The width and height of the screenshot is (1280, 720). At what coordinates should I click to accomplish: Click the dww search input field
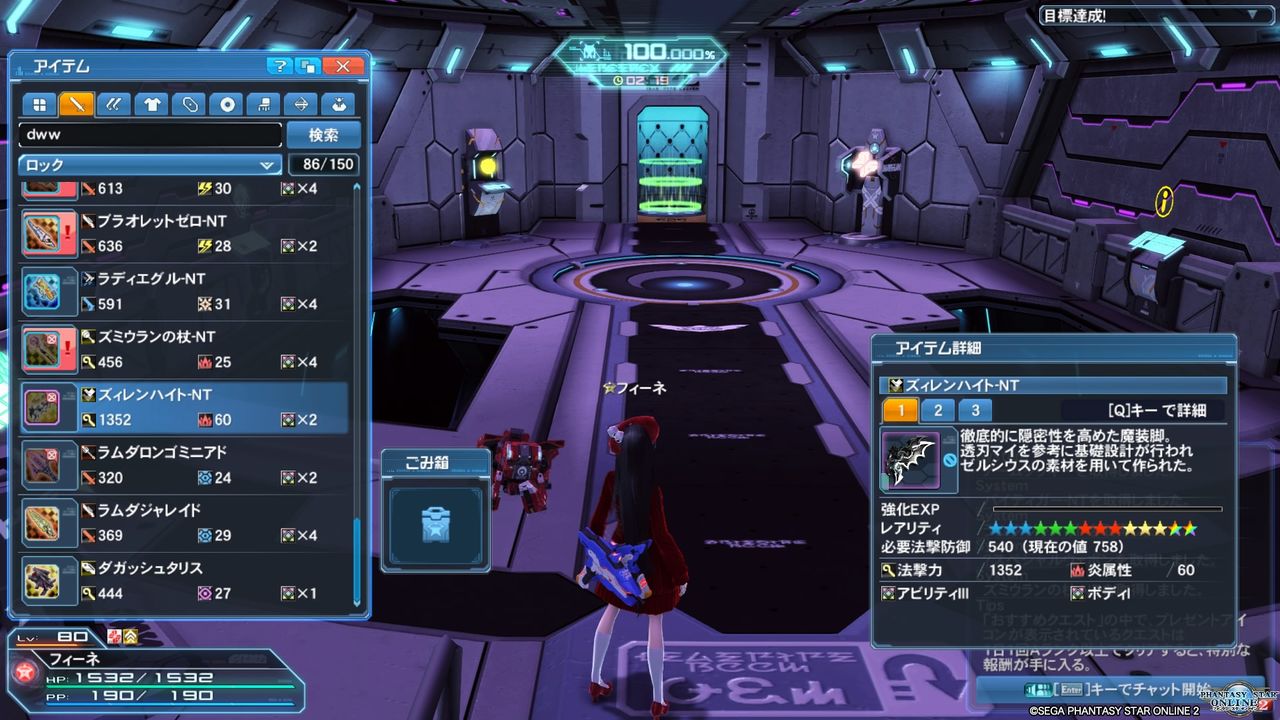[x=148, y=134]
